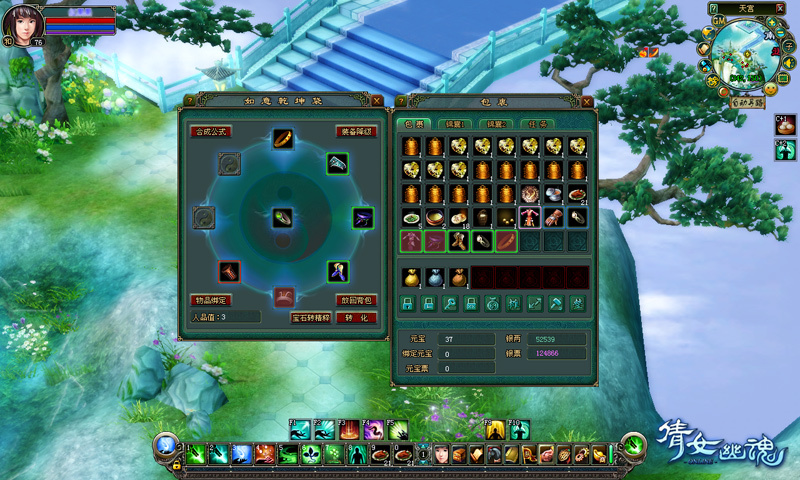Click the character portrait in the top-left
Image resolution: width=800 pixels, height=480 pixels.
(x=22, y=20)
